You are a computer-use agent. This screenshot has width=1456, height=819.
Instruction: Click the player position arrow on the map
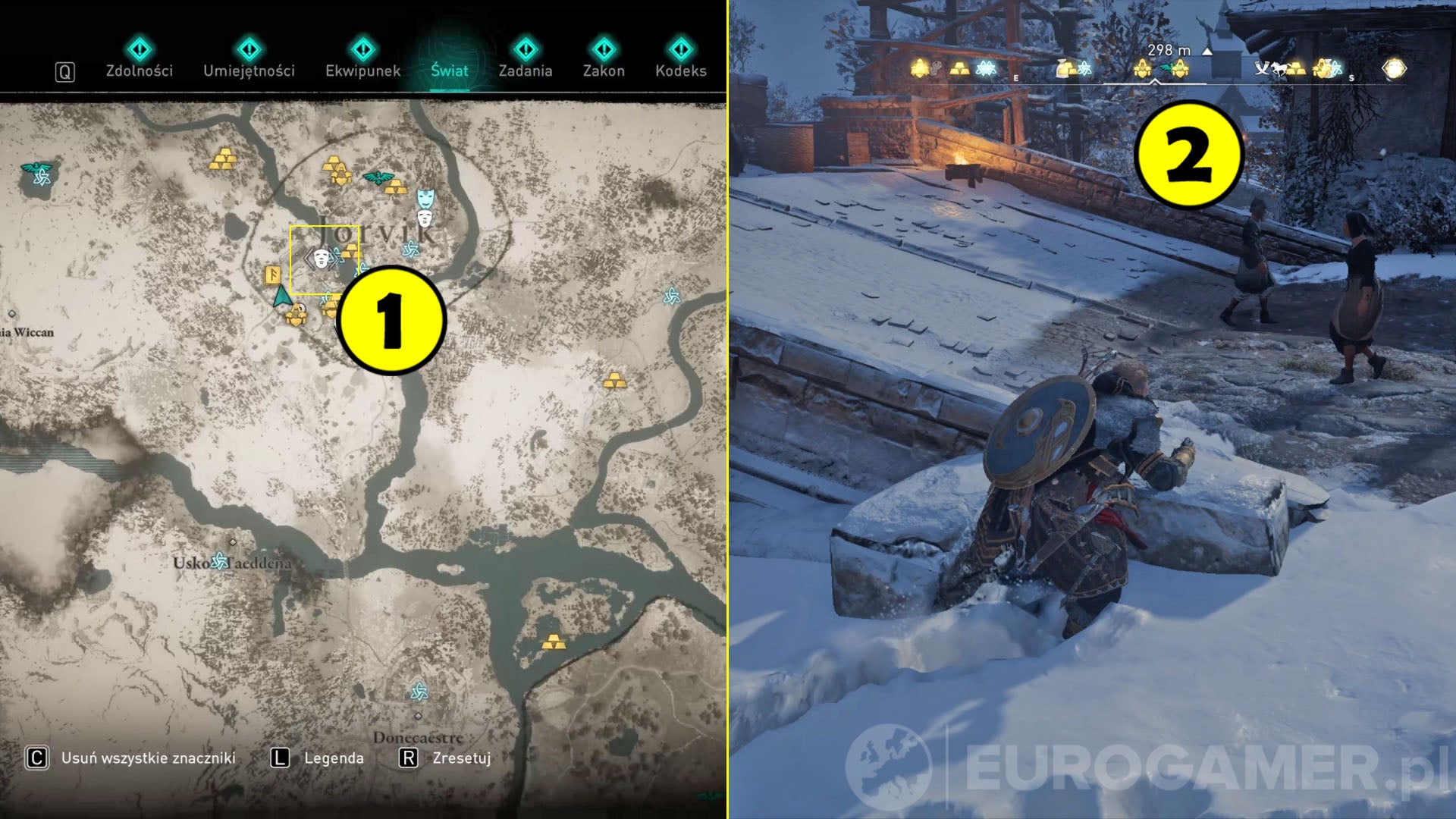click(x=284, y=297)
